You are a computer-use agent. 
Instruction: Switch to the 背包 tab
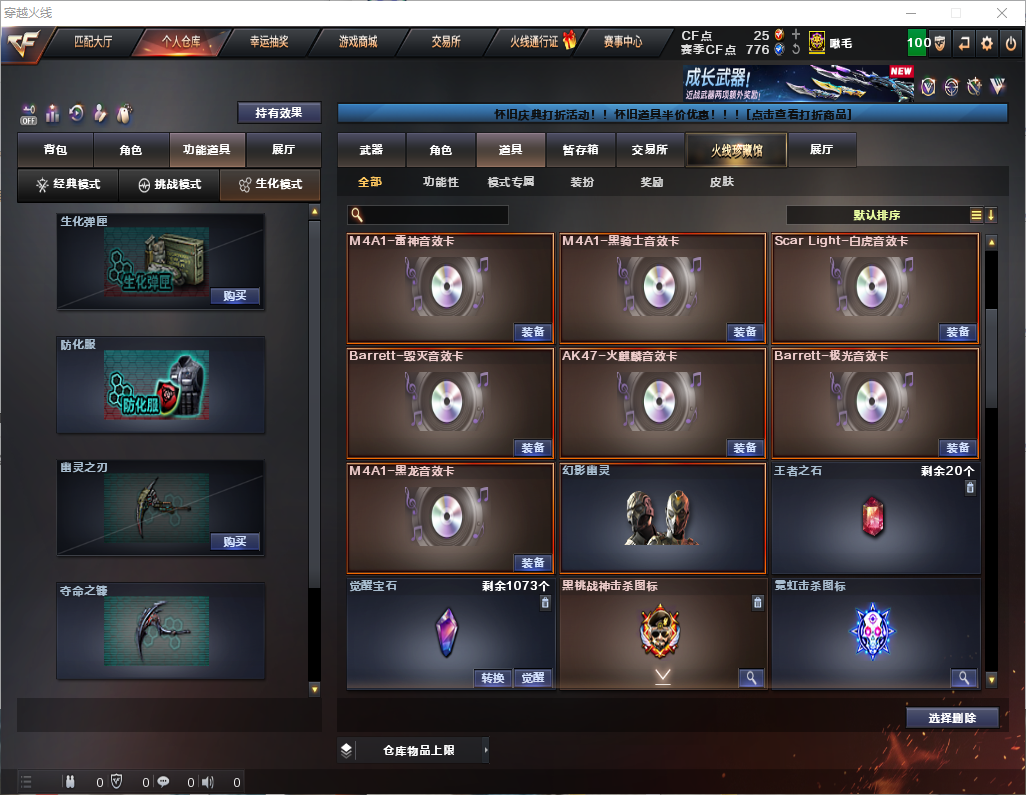pos(55,150)
